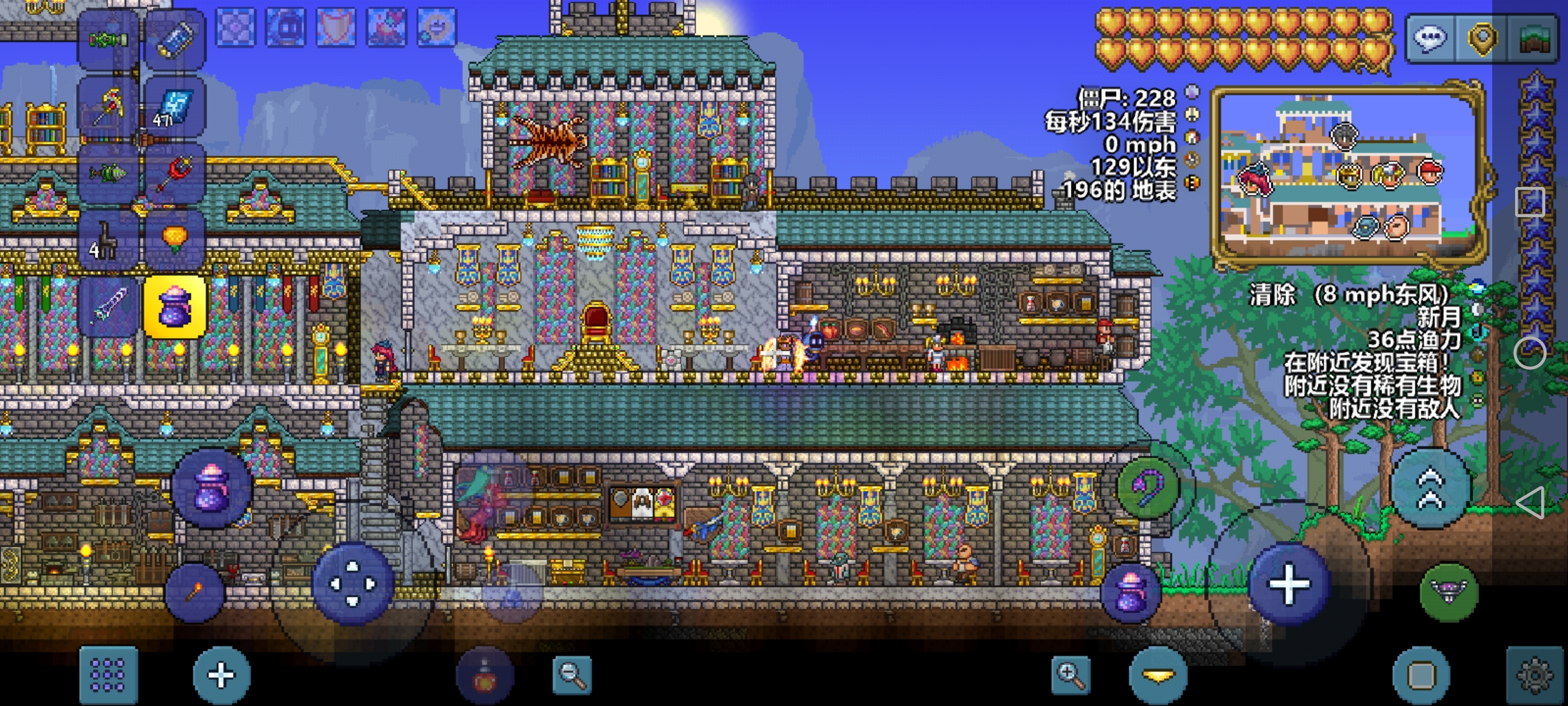Equip the purple sword hotbar slot
The width and height of the screenshot is (1568, 706).
tap(108, 306)
